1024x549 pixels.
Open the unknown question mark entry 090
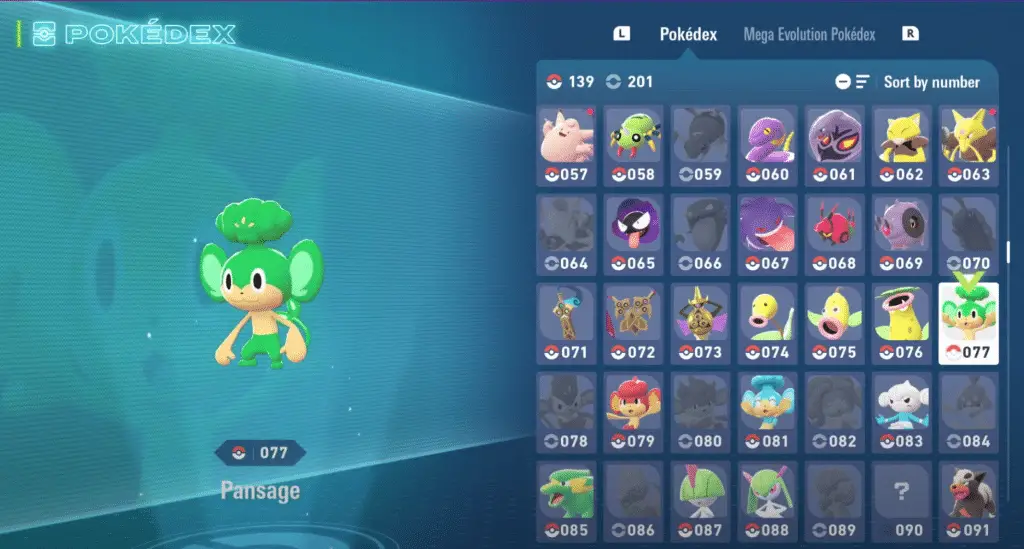(901, 500)
